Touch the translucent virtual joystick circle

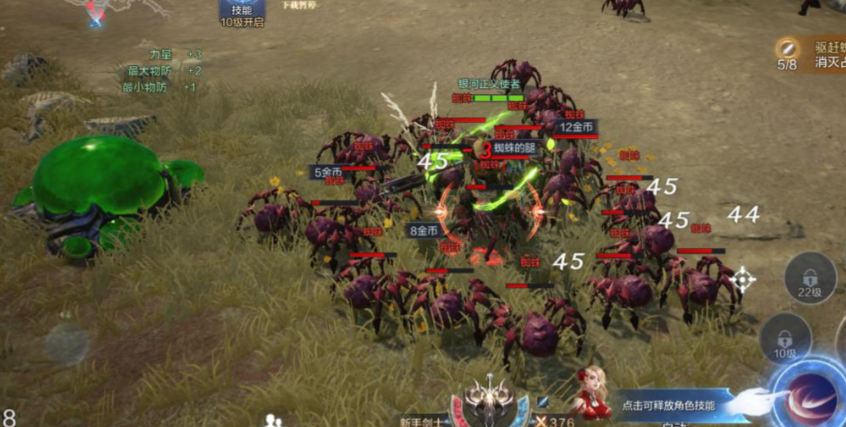tap(66, 342)
